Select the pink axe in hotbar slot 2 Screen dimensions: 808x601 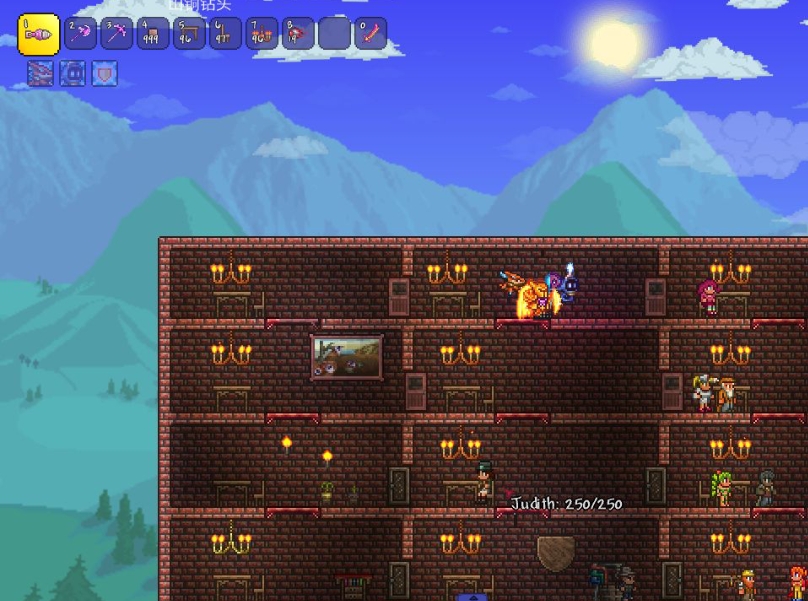(x=81, y=34)
